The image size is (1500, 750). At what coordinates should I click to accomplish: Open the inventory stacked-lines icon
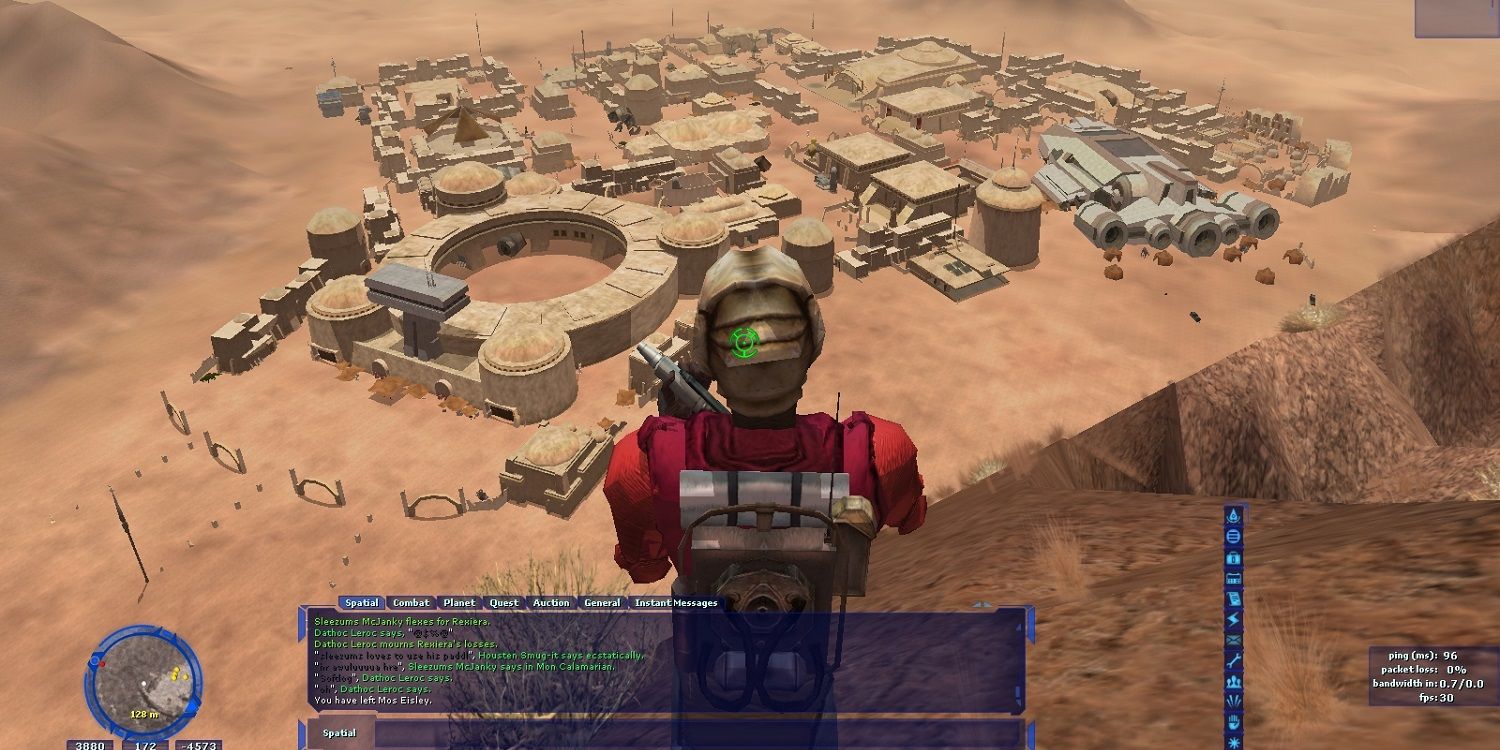[1232, 537]
